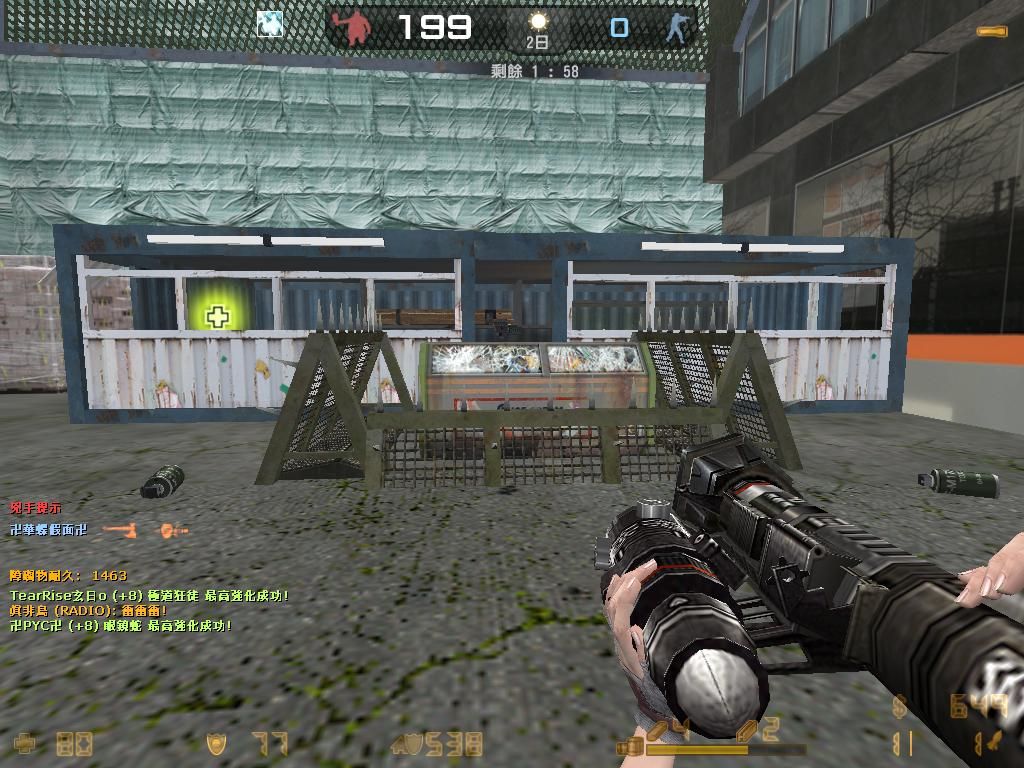
Task: Click the armor shield icon
Action: pos(215,743)
